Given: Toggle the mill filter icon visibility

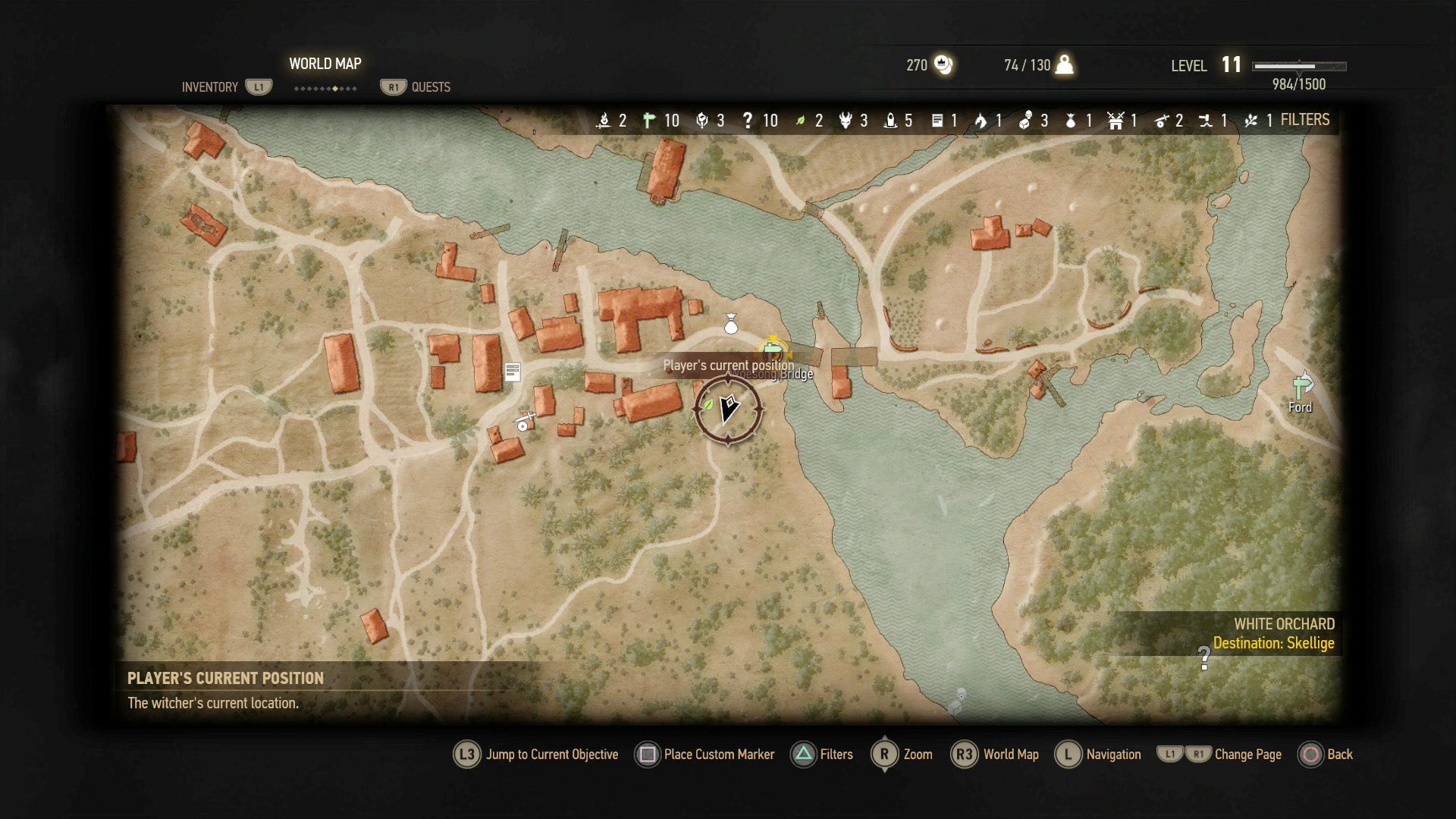Looking at the screenshot, I should click(x=1115, y=120).
